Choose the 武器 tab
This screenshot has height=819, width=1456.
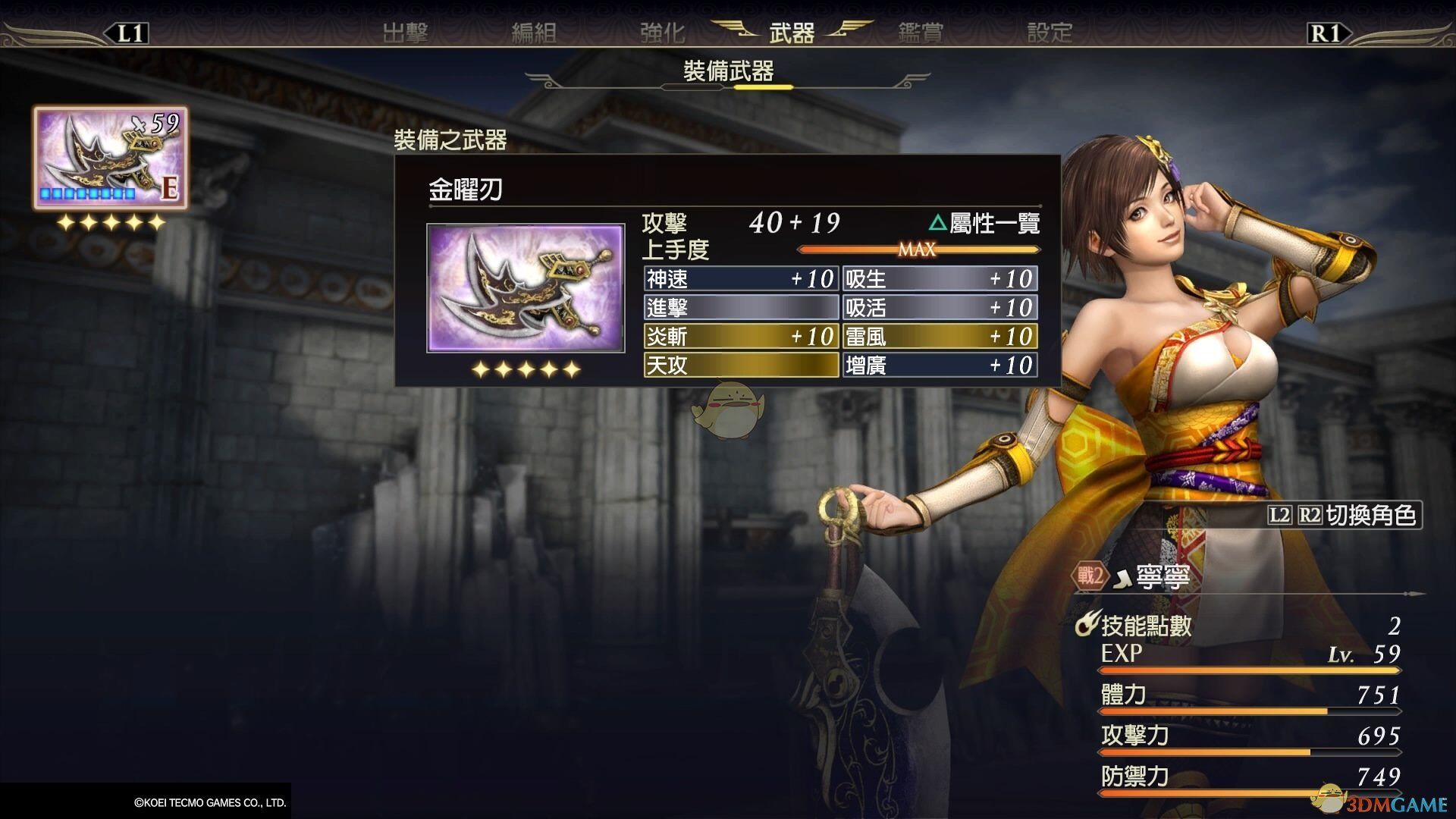pyautogui.click(x=792, y=33)
